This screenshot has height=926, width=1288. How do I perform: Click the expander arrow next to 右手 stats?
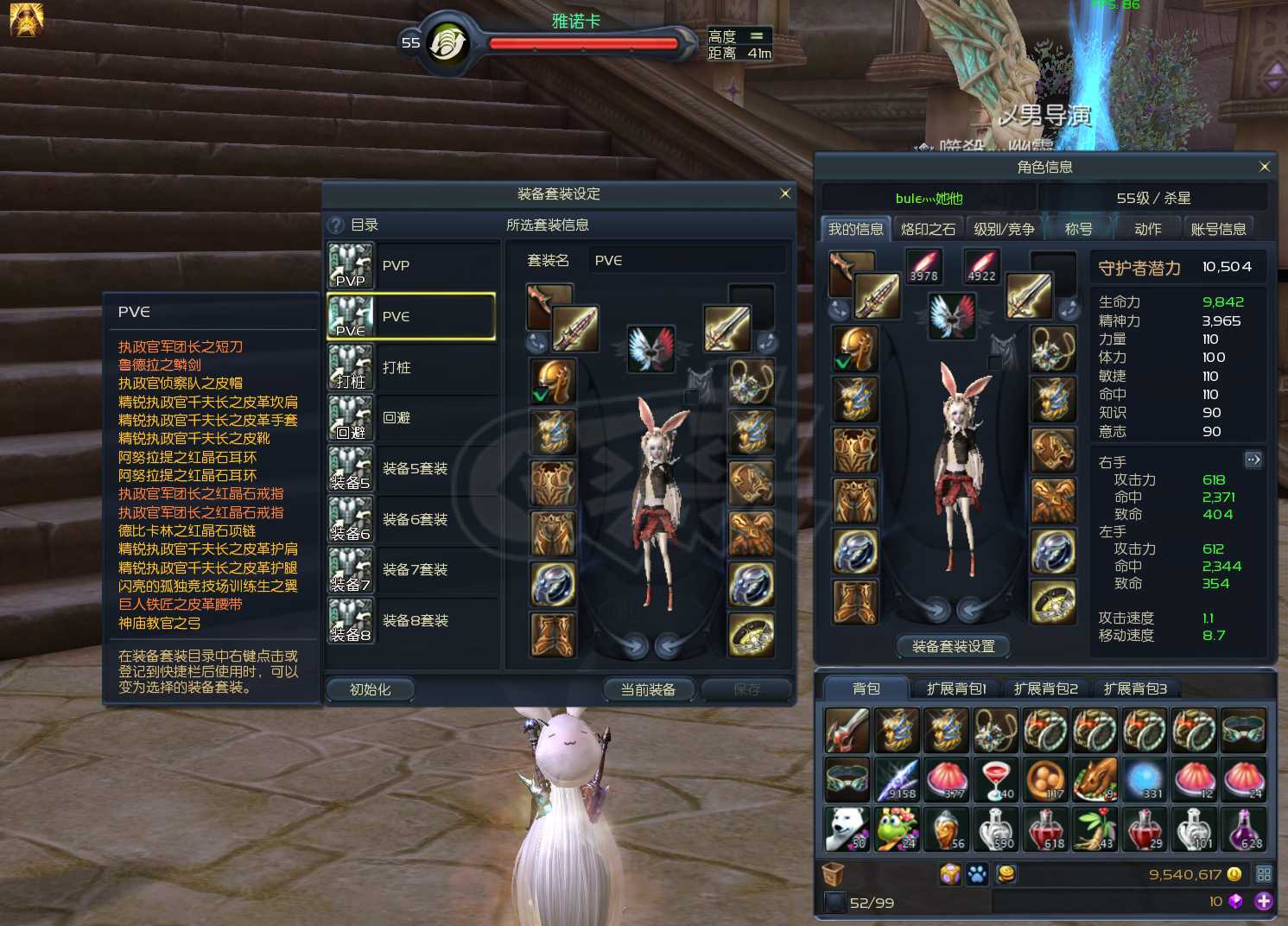click(1253, 460)
